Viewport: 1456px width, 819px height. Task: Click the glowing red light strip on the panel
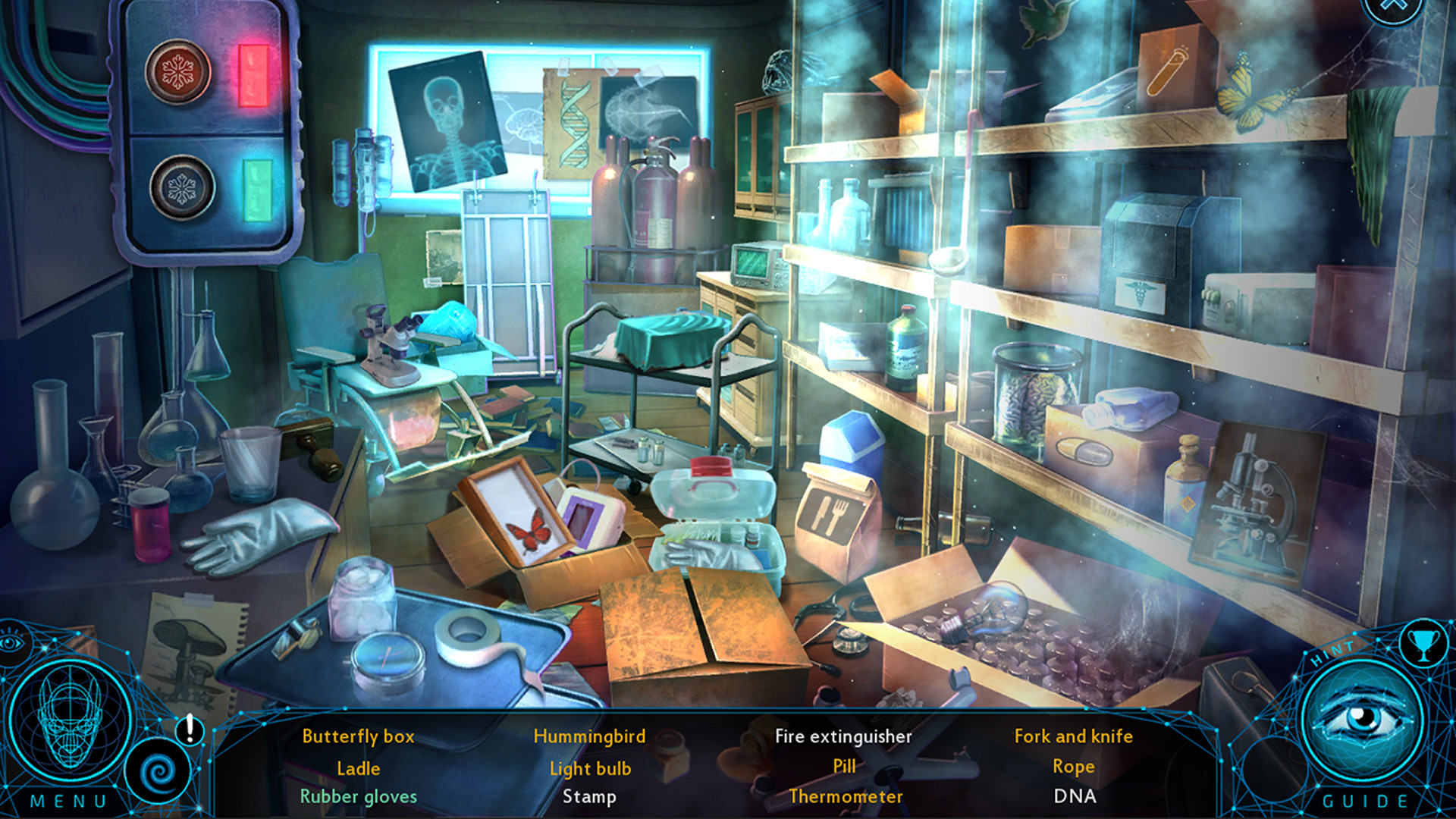pos(255,76)
